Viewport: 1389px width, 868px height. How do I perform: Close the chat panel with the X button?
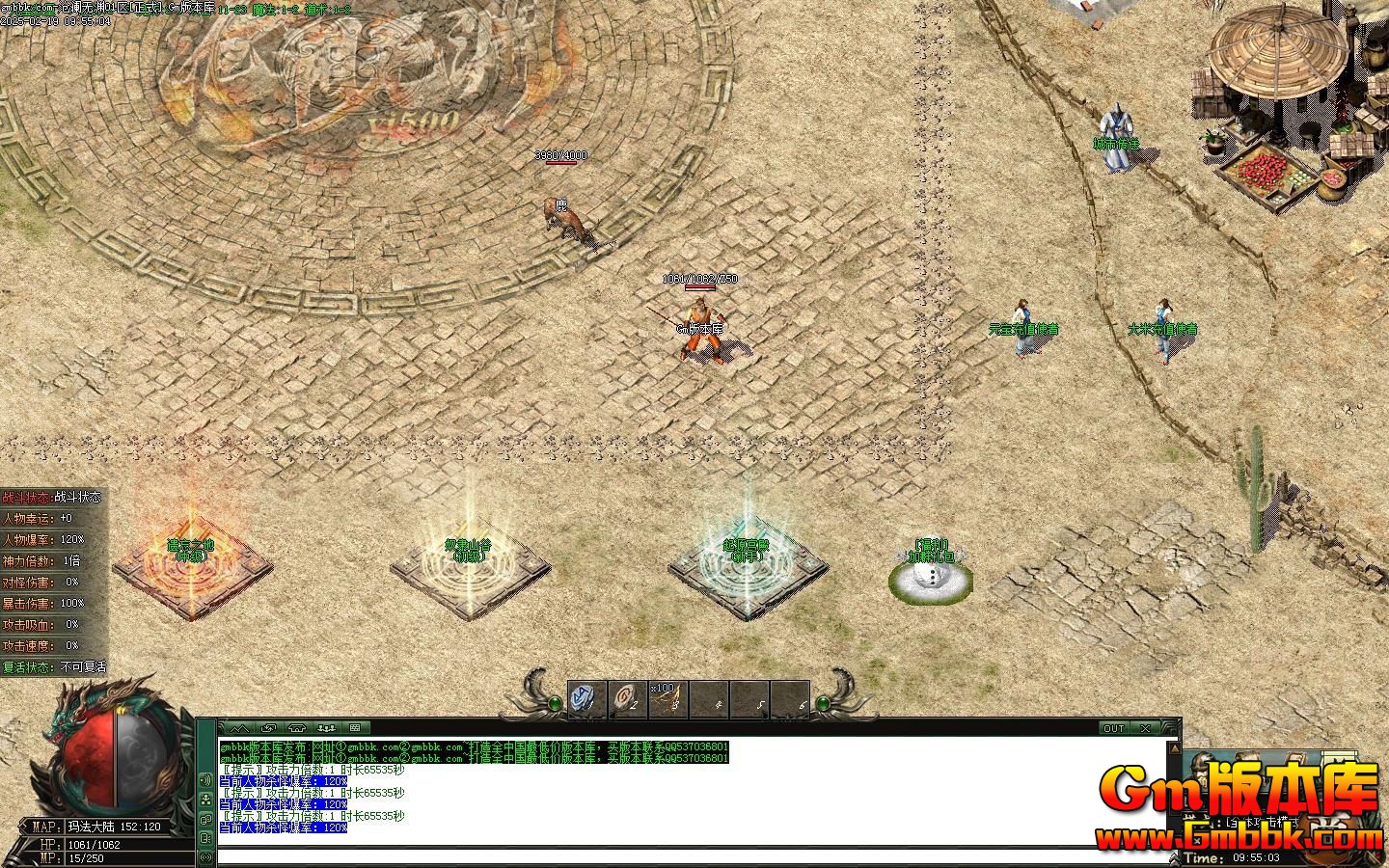pyautogui.click(x=1144, y=728)
